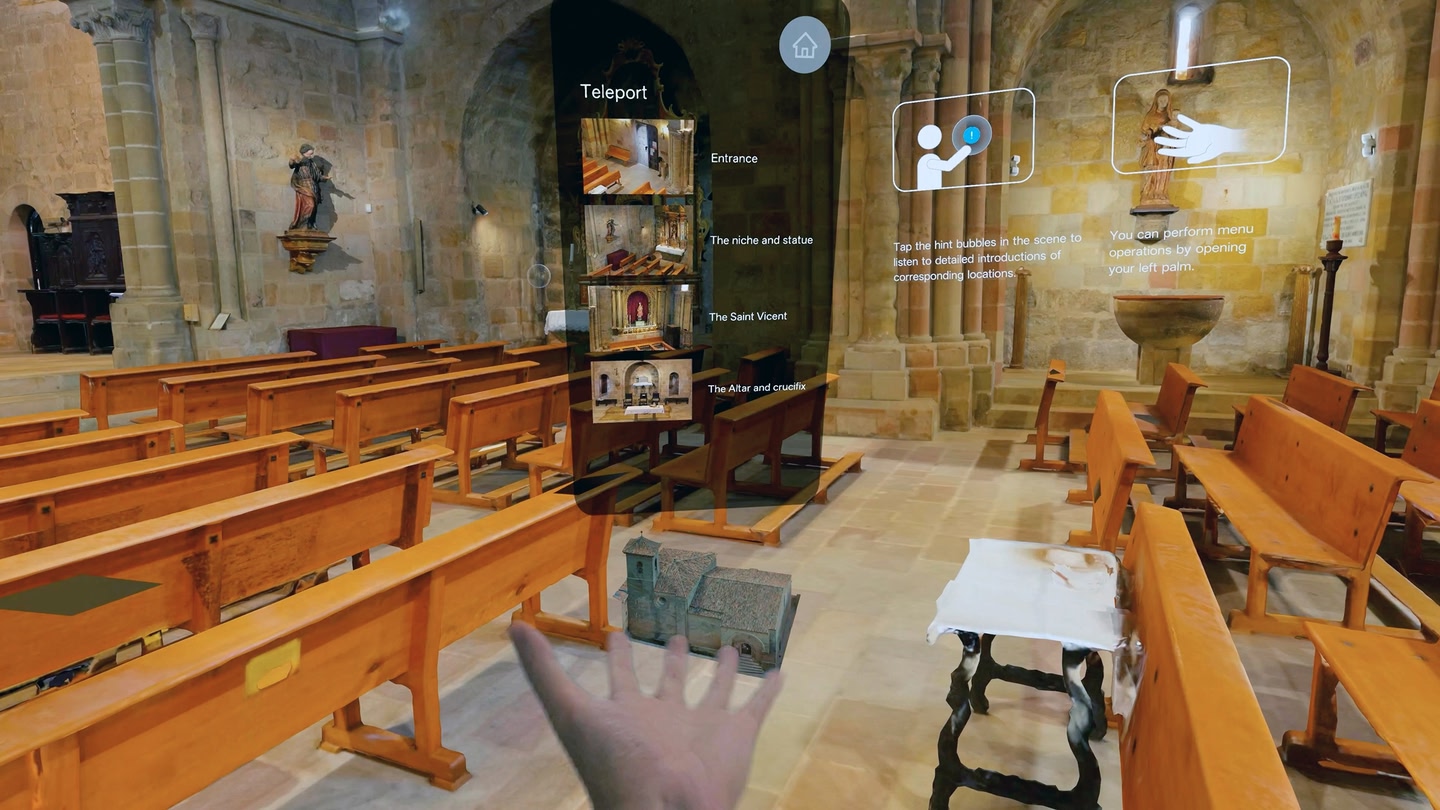Pick The Altar and crucifix label
This screenshot has width=1440, height=810.
[x=756, y=388]
